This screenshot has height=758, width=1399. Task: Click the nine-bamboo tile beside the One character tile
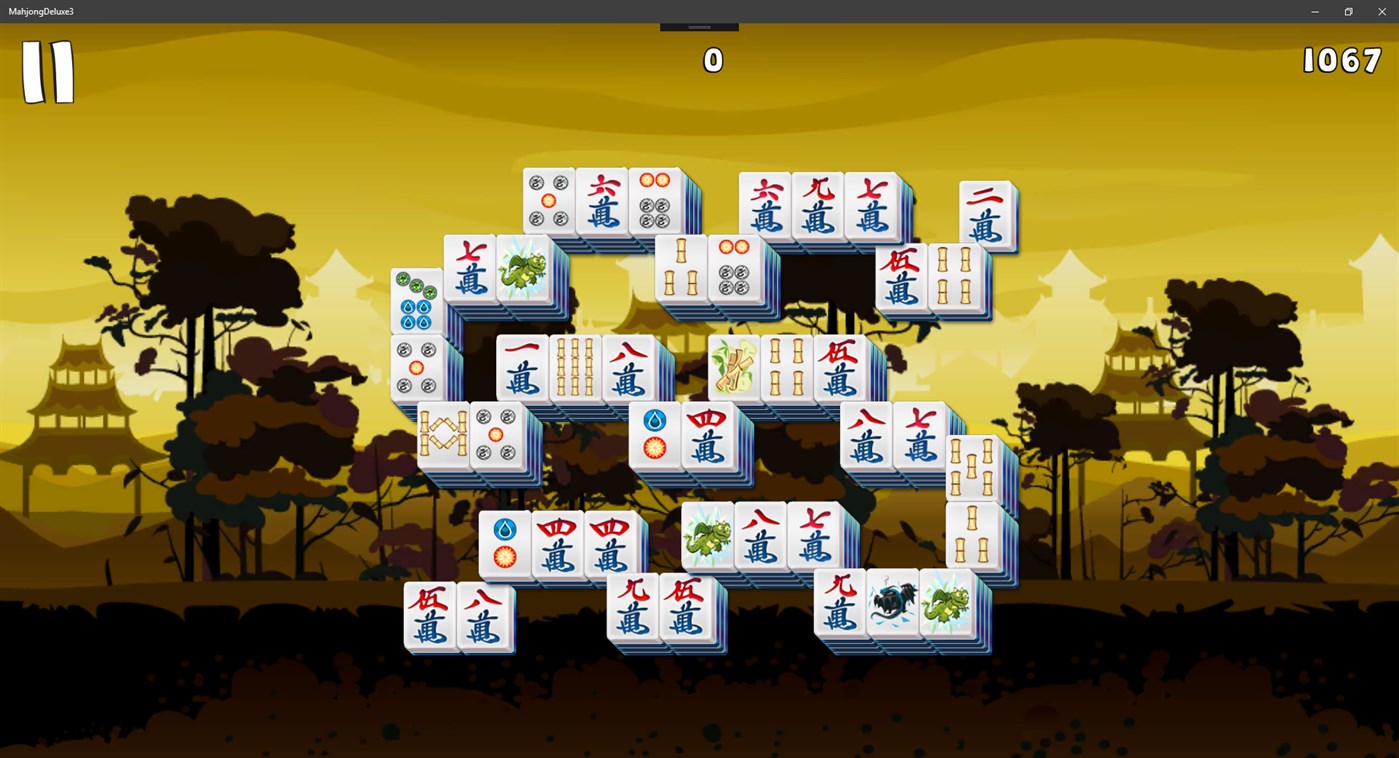click(575, 368)
